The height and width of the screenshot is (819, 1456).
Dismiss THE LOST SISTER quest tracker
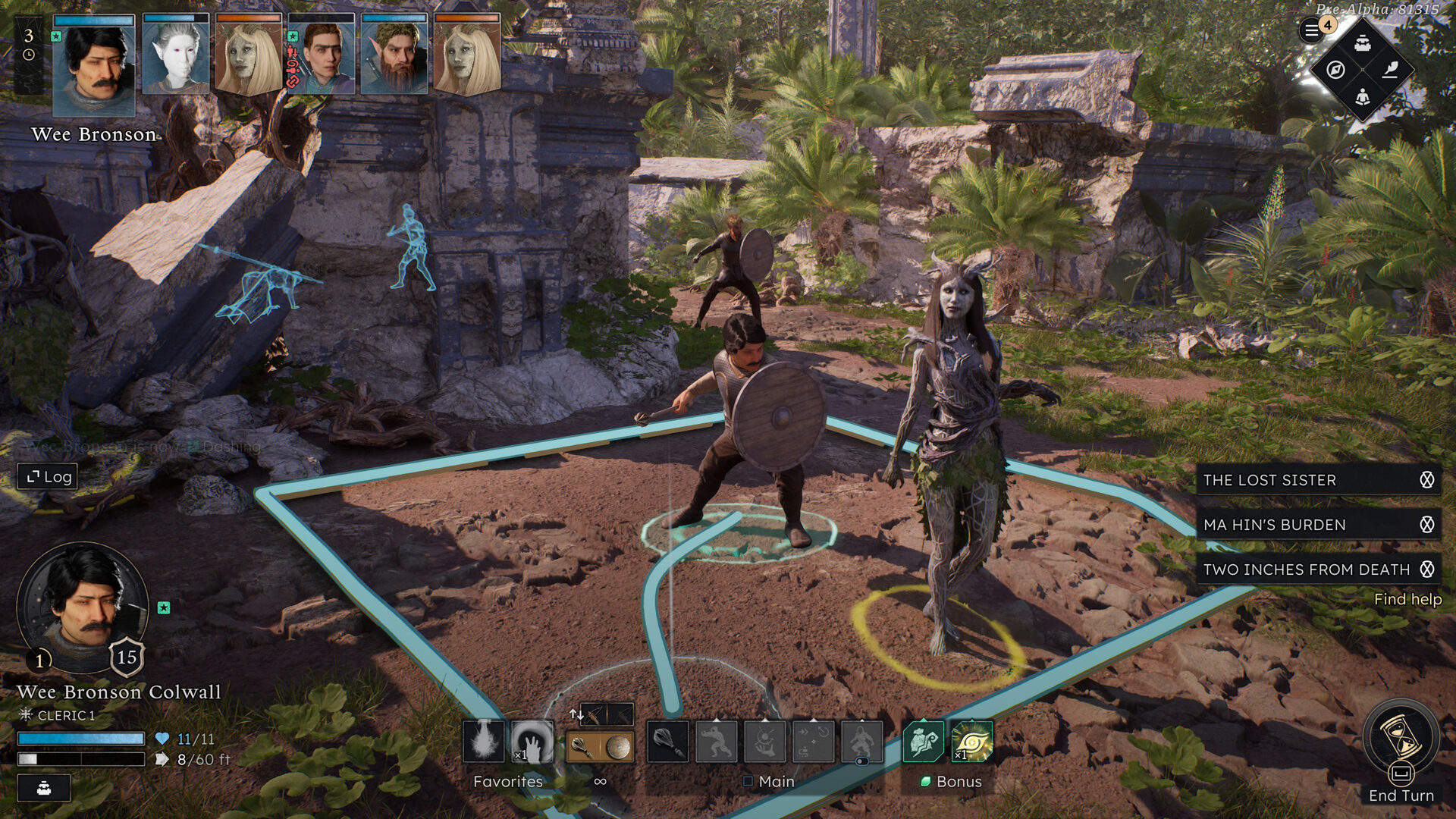pyautogui.click(x=1429, y=480)
